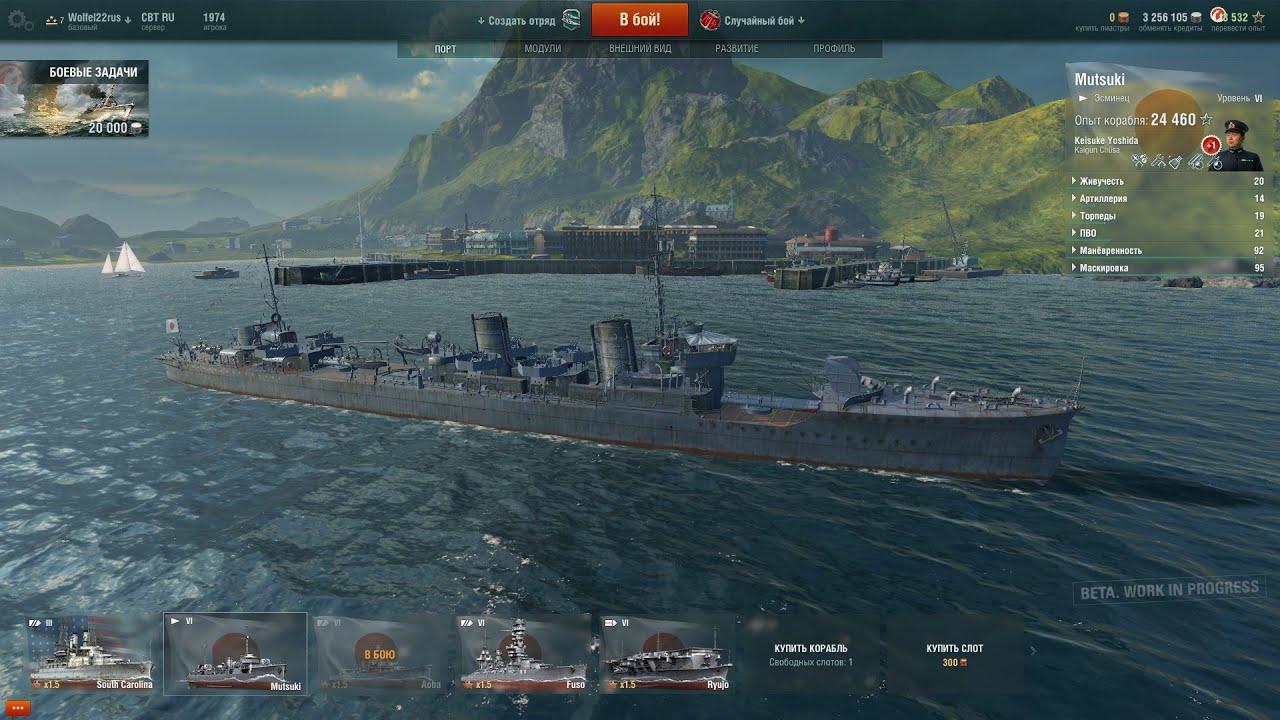Switch to the "Модули" tab
This screenshot has height=720, width=1280.
tap(543, 49)
